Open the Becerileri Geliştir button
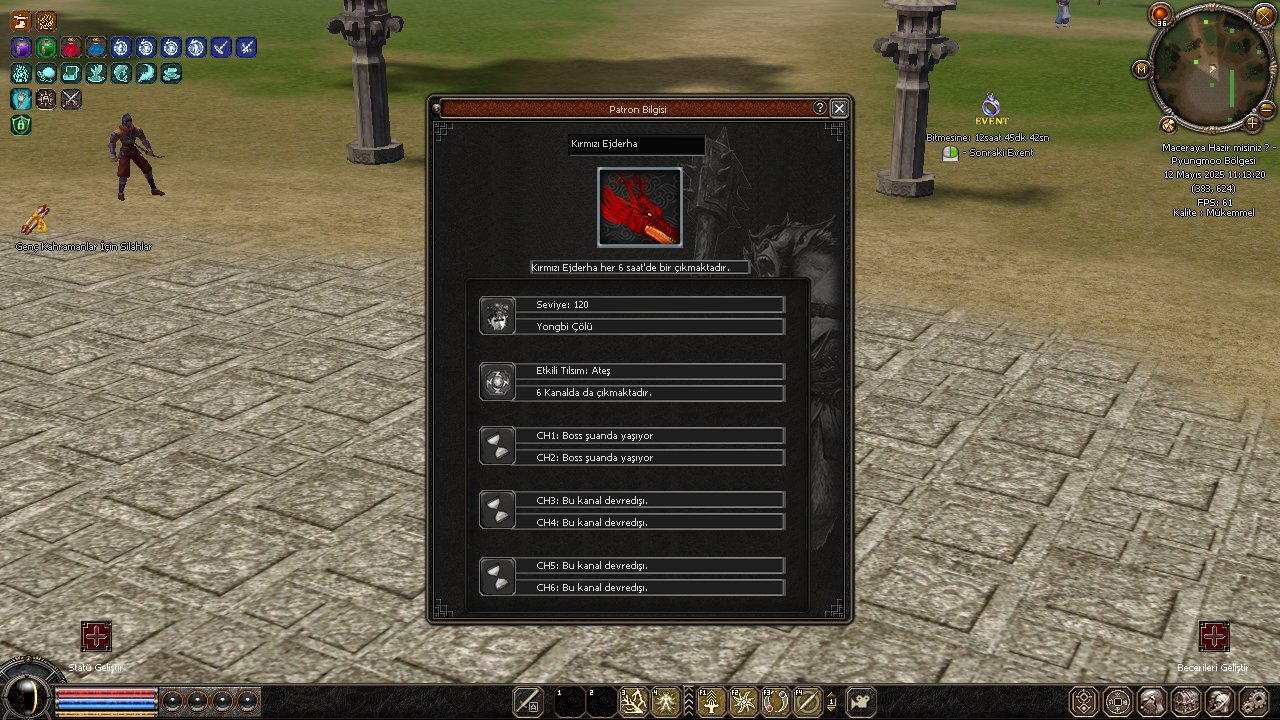Viewport: 1280px width, 720px height. tap(1214, 637)
